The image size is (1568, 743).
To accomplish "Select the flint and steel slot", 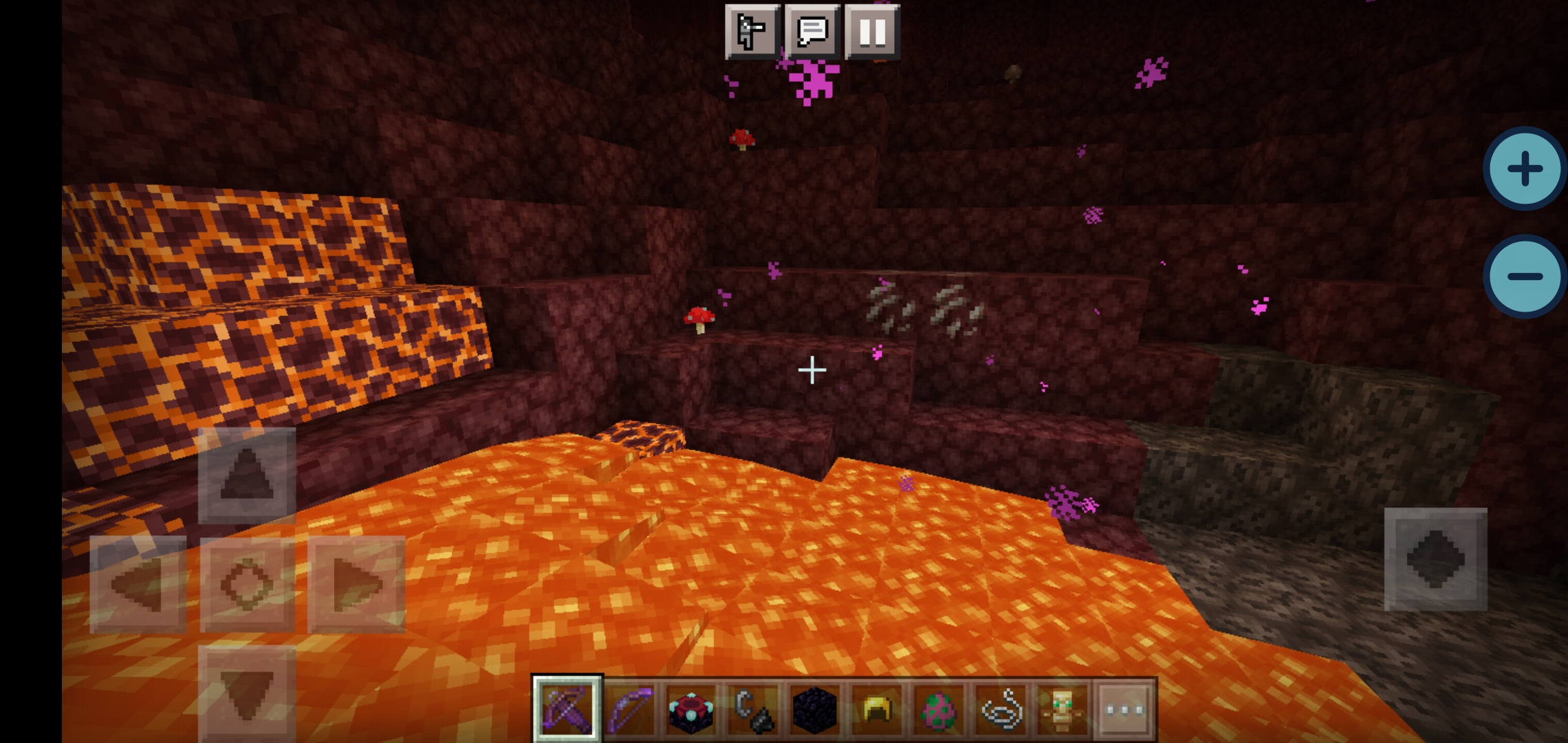I will click(x=753, y=709).
